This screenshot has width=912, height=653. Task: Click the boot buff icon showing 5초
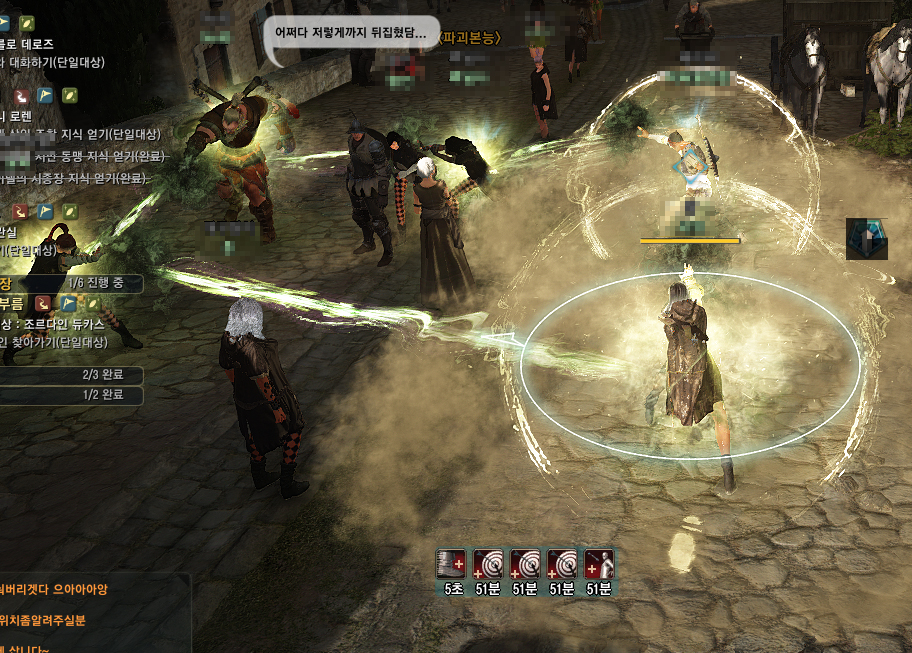tap(452, 564)
